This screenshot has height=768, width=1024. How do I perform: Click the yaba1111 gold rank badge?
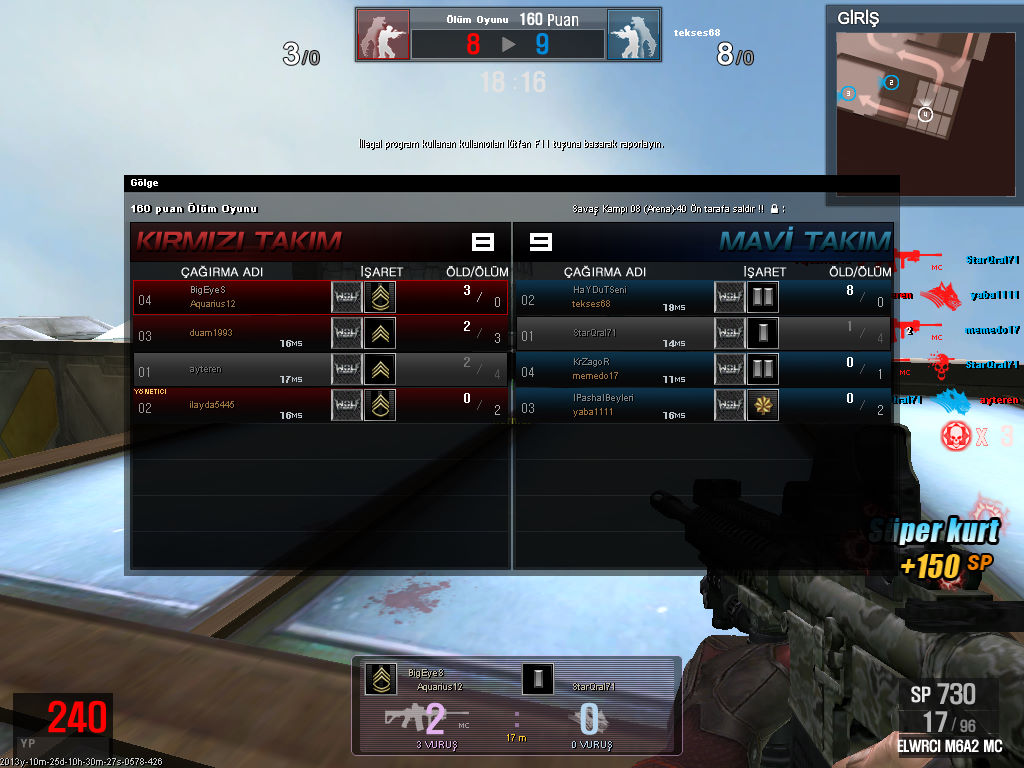tap(762, 404)
